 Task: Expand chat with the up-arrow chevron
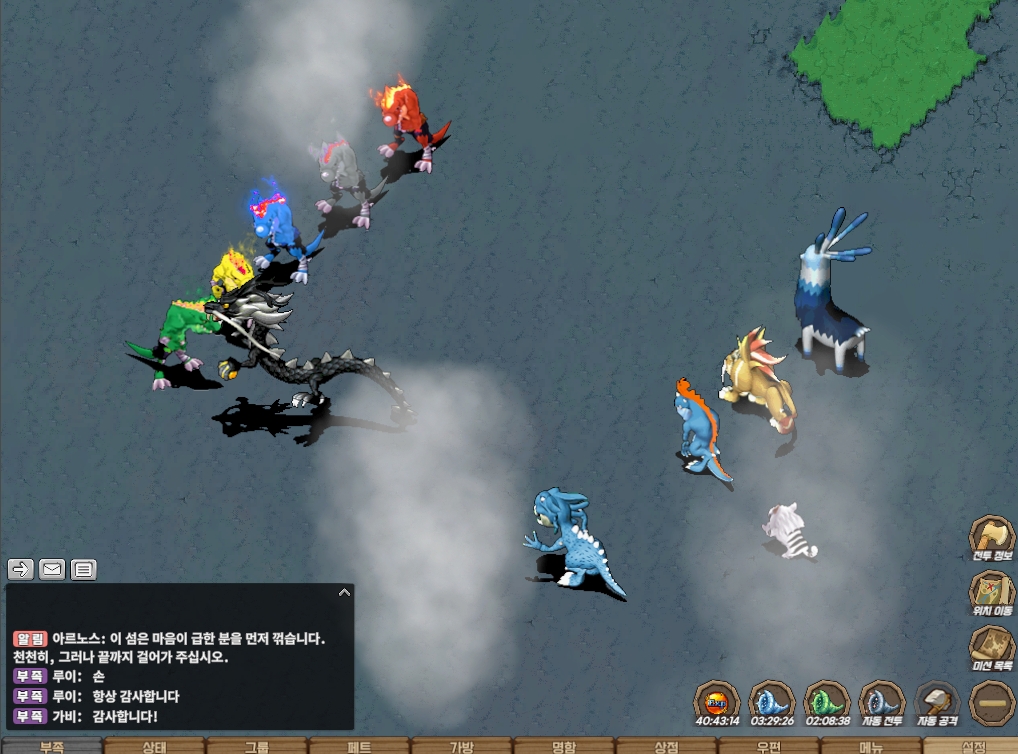344,593
